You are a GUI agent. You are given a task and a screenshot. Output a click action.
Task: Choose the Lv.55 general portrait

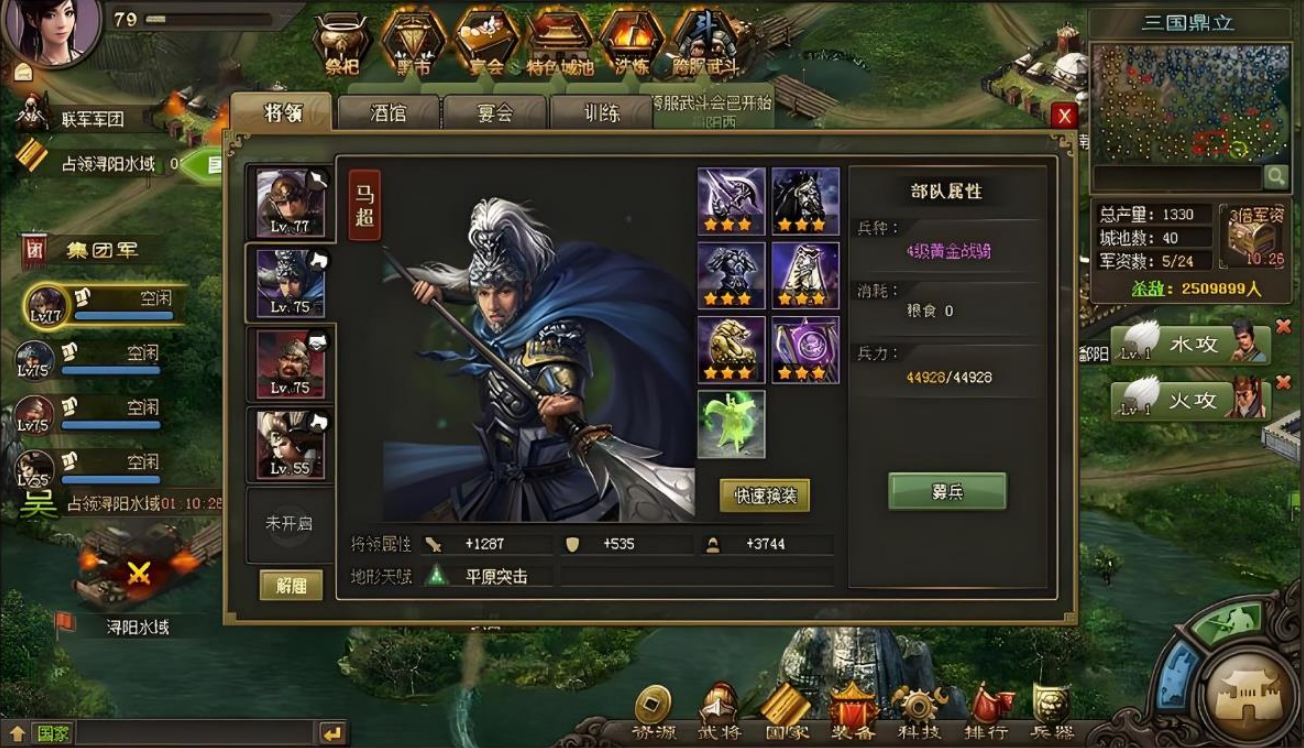290,444
